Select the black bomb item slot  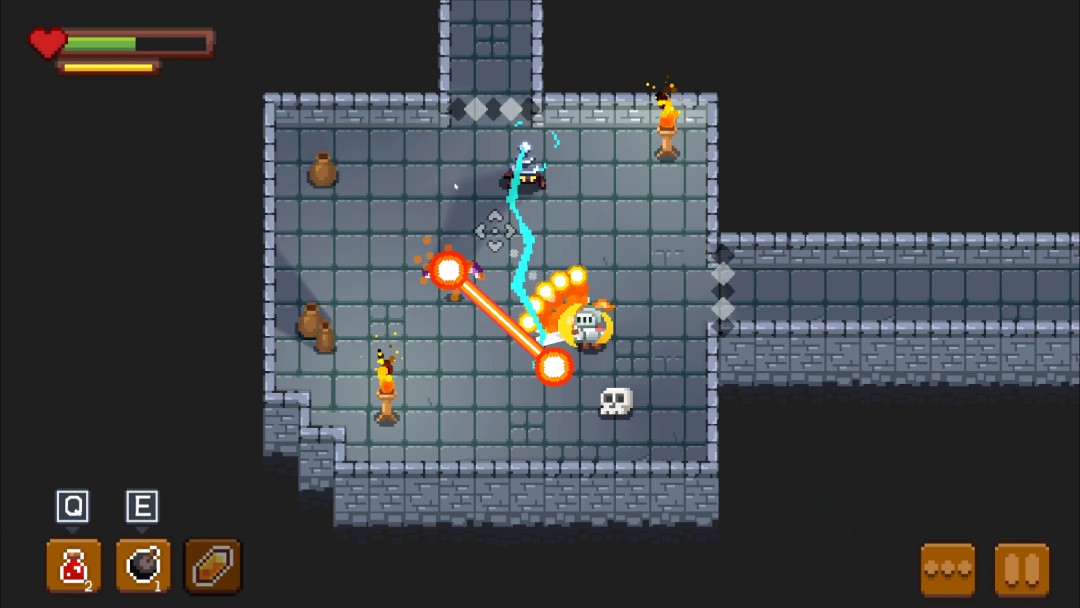[x=143, y=566]
